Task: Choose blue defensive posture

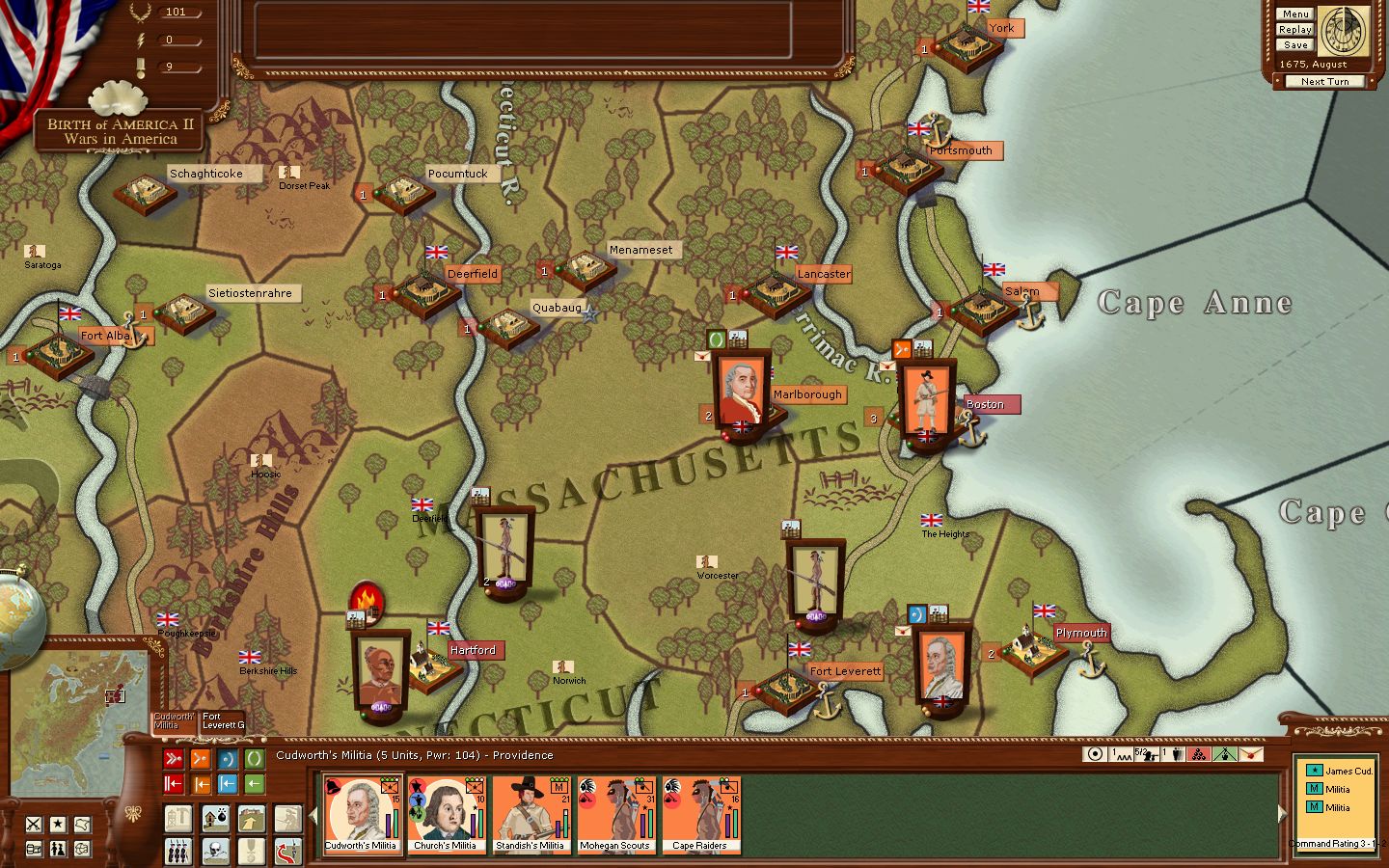Action: [x=227, y=759]
